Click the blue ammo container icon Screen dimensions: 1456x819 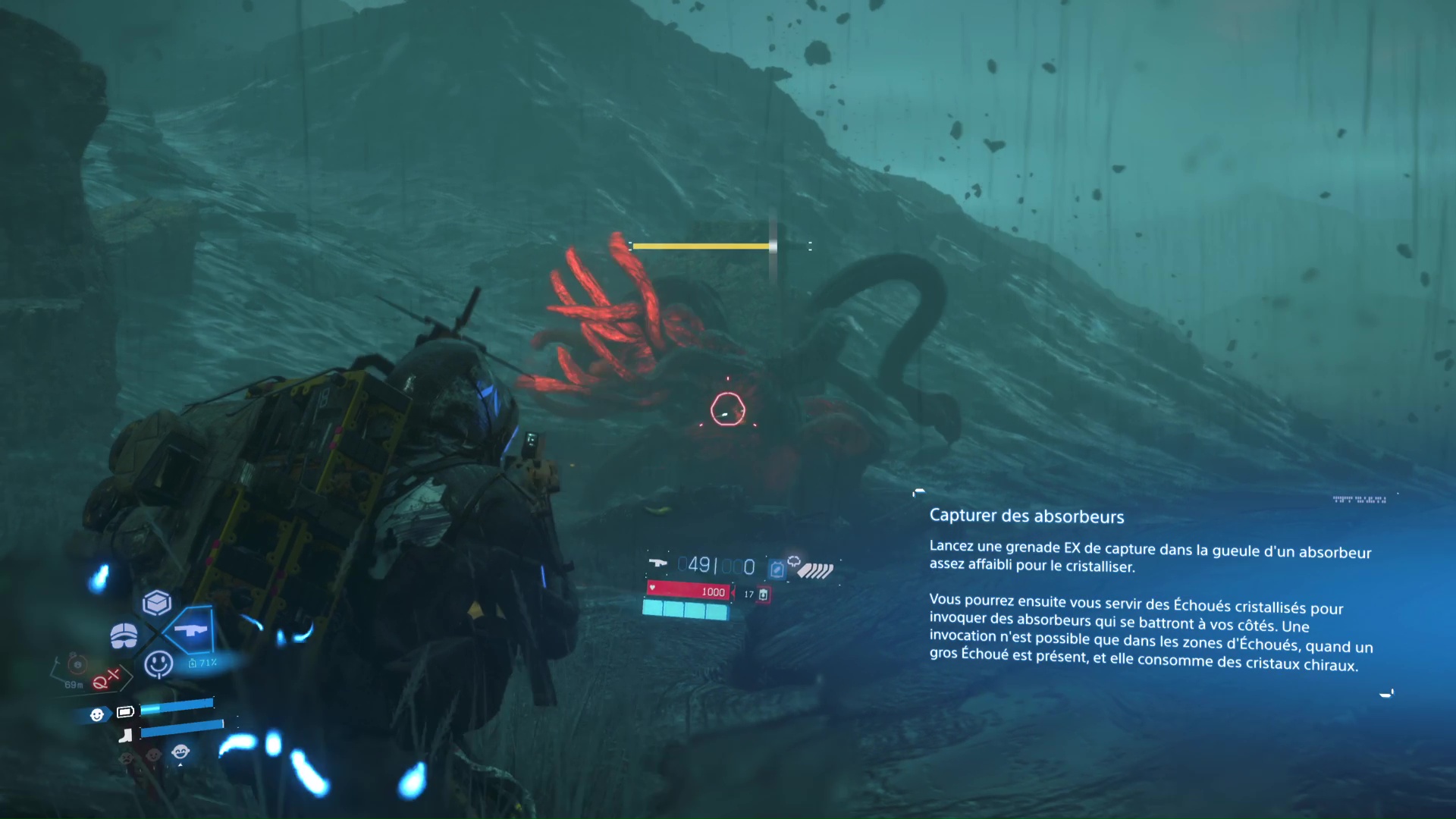(x=777, y=569)
